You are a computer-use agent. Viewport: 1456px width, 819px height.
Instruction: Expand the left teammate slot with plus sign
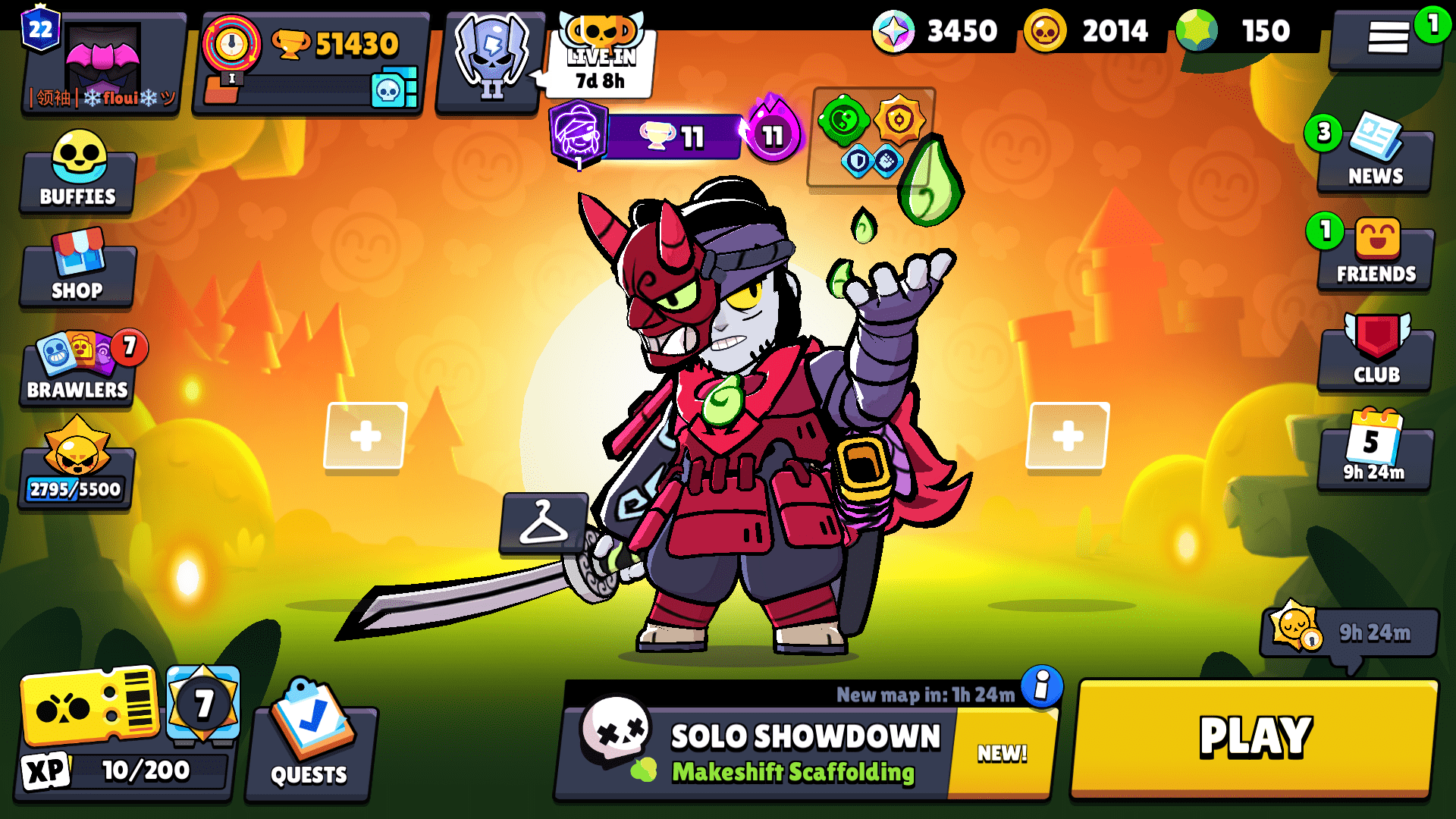(366, 435)
